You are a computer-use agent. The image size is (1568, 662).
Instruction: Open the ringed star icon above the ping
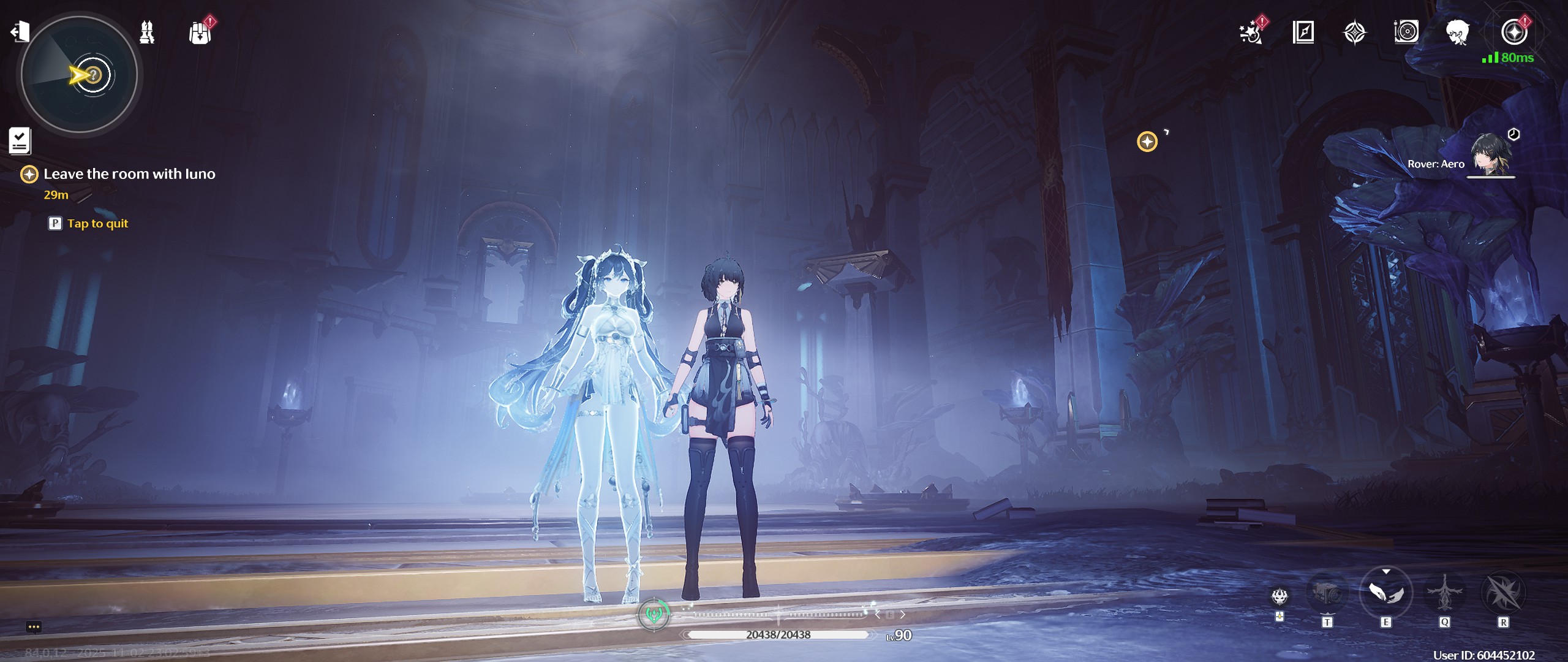click(1514, 32)
